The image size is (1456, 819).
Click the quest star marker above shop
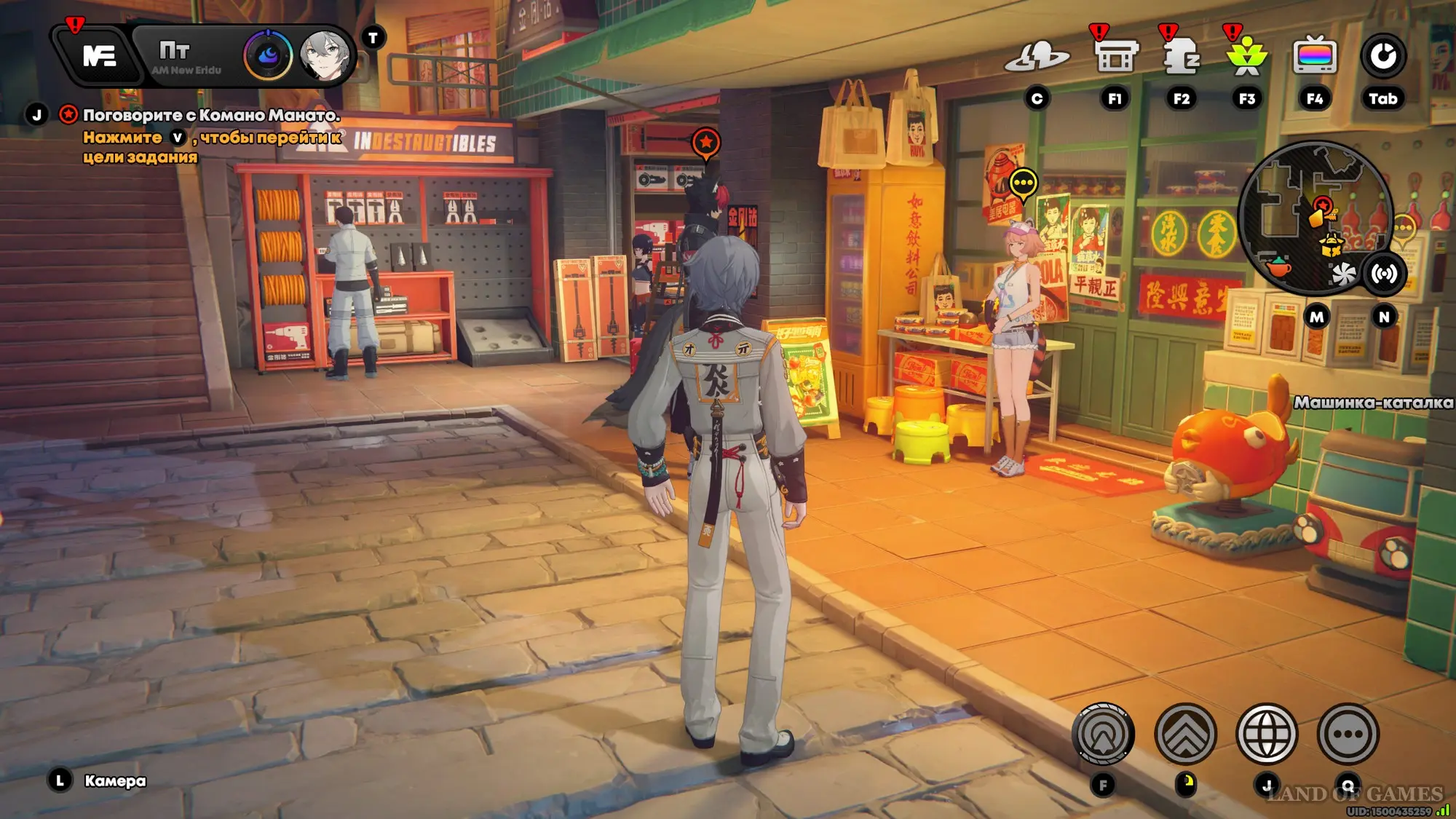[706, 143]
